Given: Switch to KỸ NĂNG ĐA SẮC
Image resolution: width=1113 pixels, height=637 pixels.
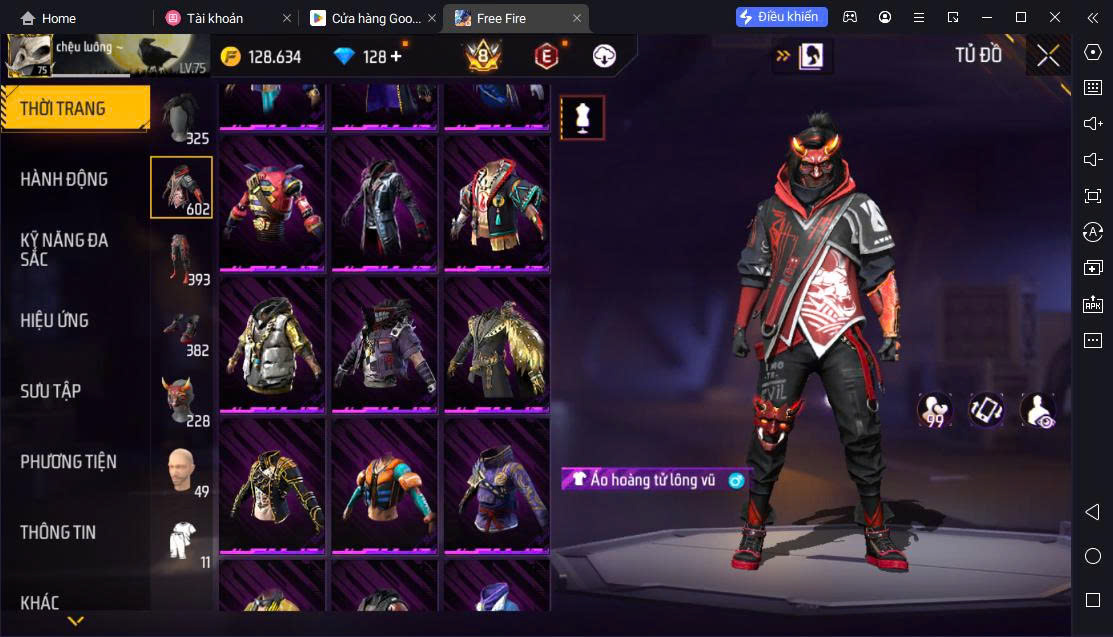Looking at the screenshot, I should [x=64, y=249].
